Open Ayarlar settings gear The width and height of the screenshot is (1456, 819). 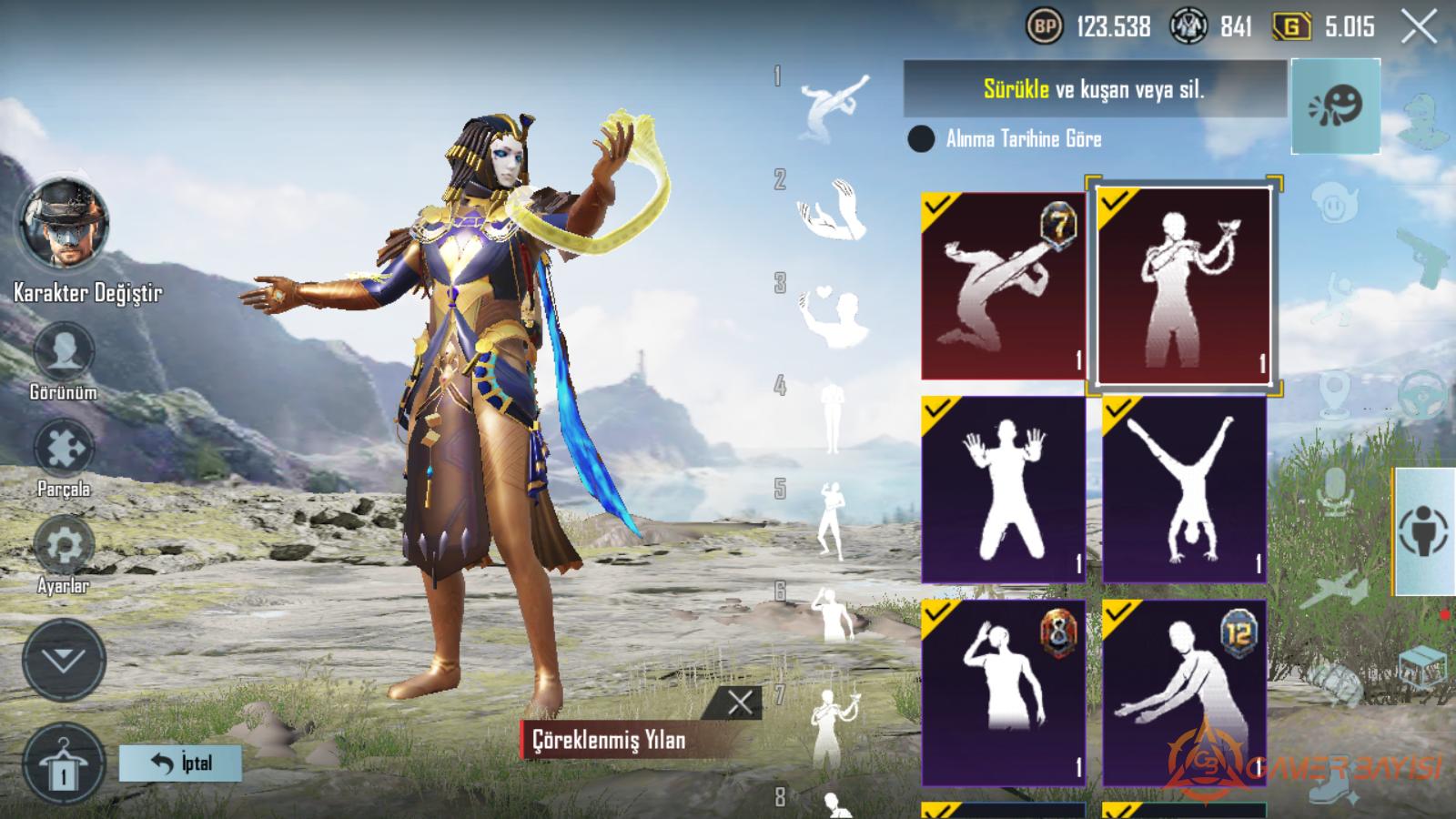click(x=64, y=545)
